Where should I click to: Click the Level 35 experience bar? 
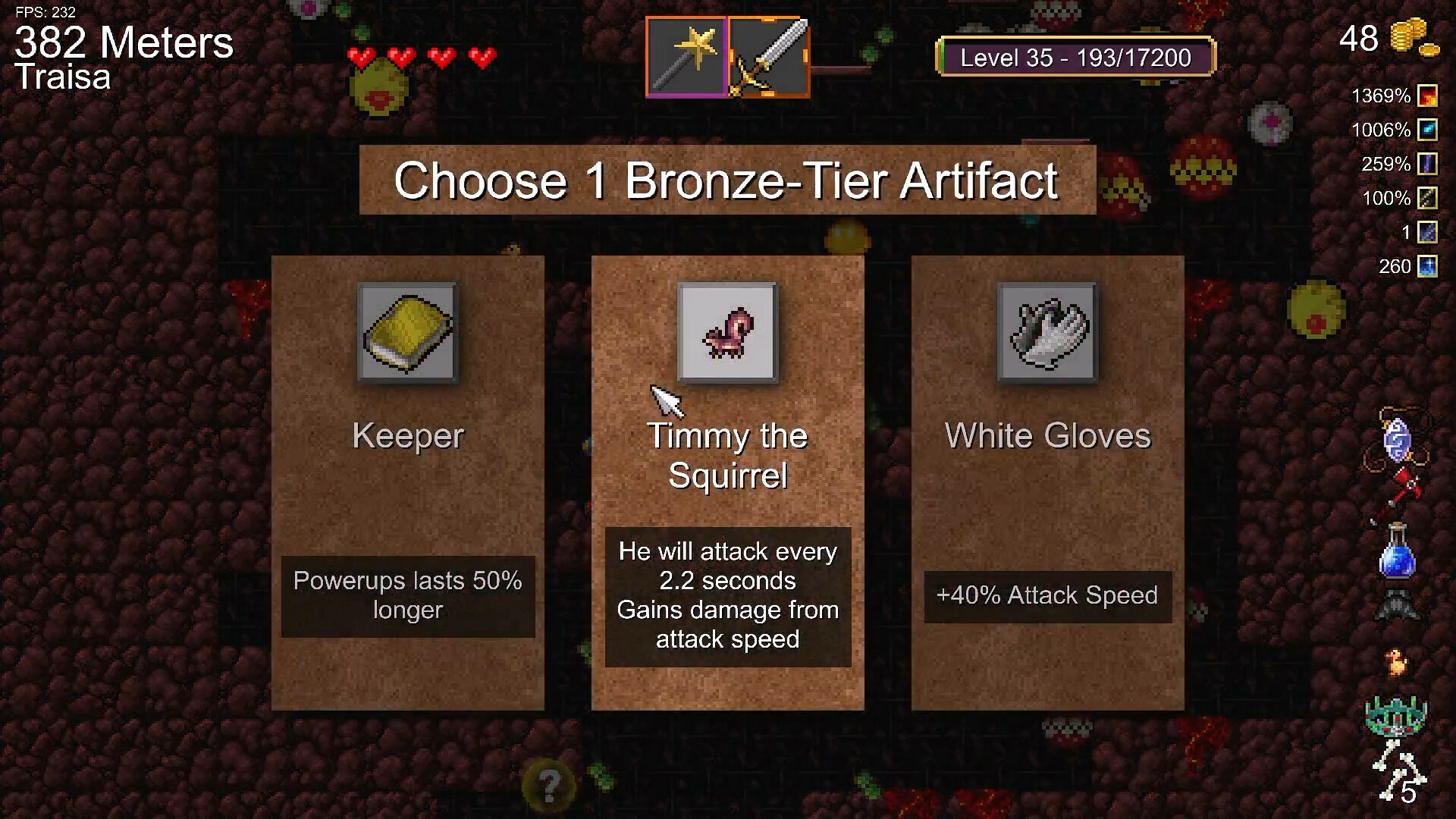point(1076,57)
